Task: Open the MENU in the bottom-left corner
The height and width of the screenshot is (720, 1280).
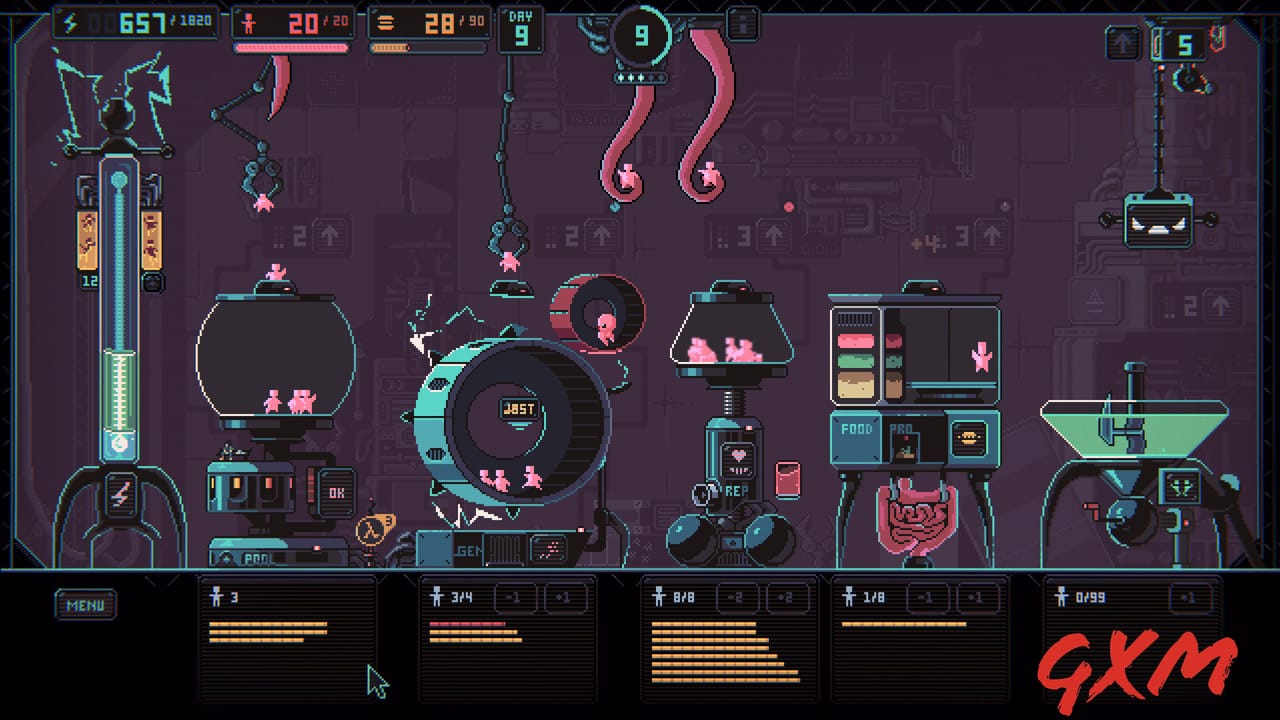Action: 85,604
